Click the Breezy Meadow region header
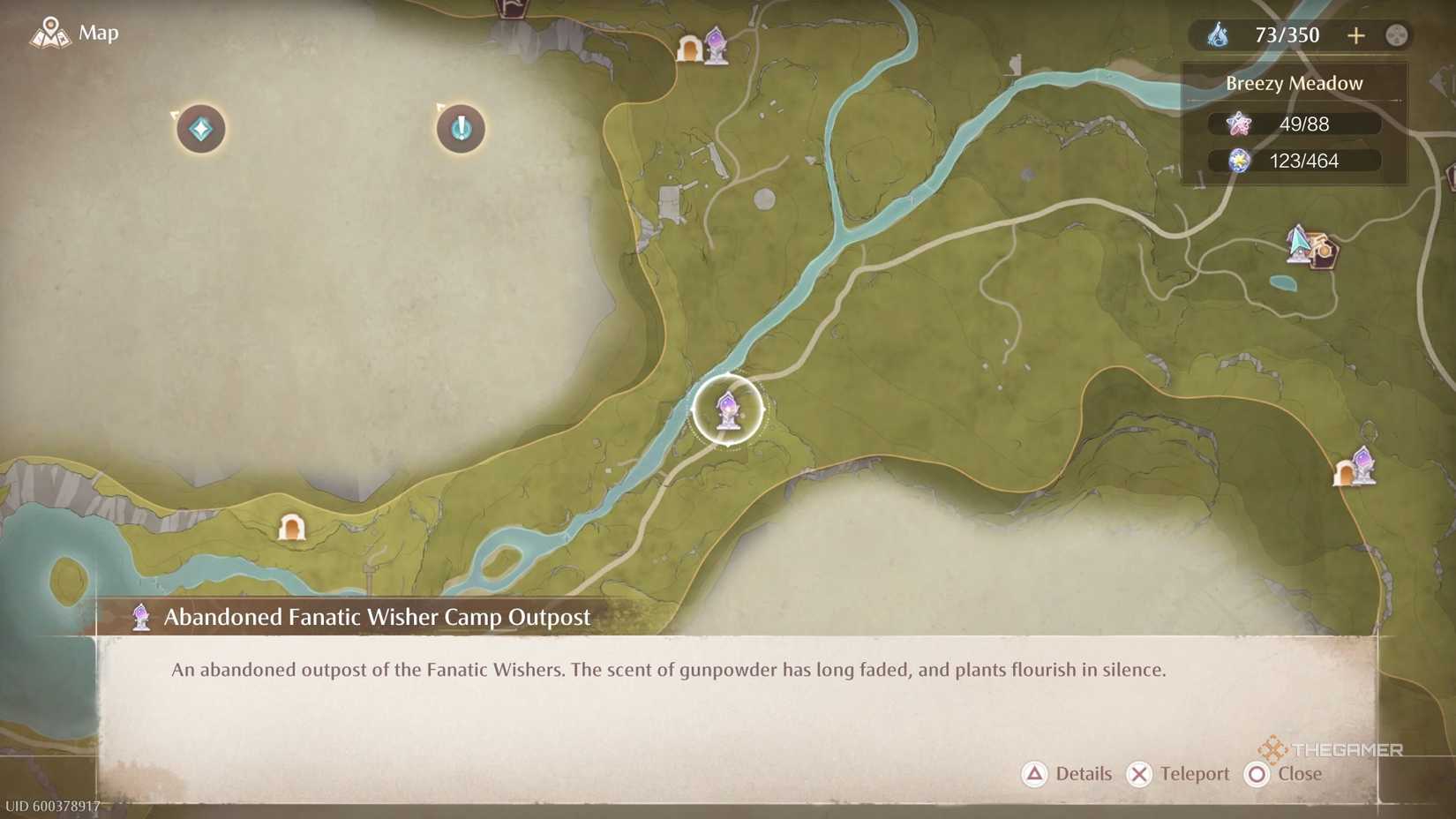This screenshot has width=1456, height=819. tap(1294, 83)
